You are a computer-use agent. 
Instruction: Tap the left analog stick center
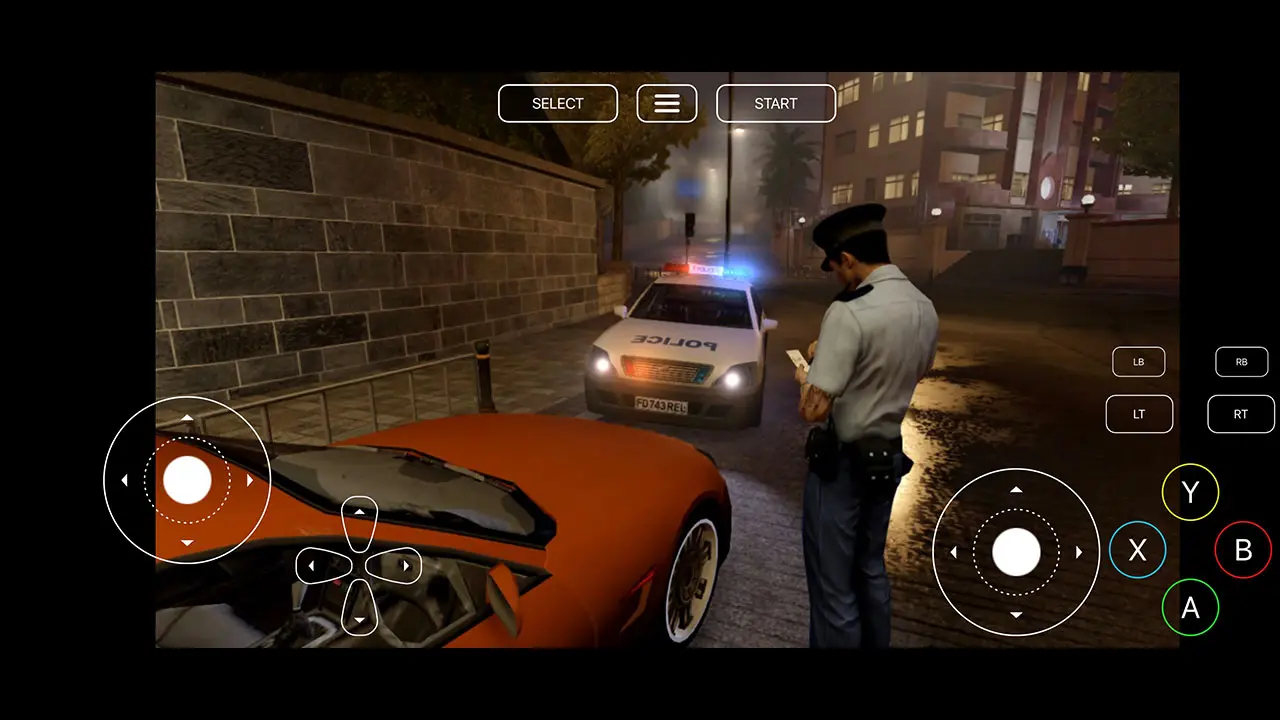(186, 480)
